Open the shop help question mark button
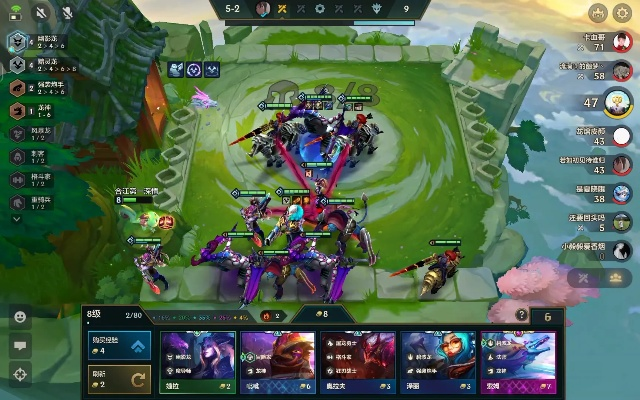Viewport: 640px width, 400px height. [521, 315]
